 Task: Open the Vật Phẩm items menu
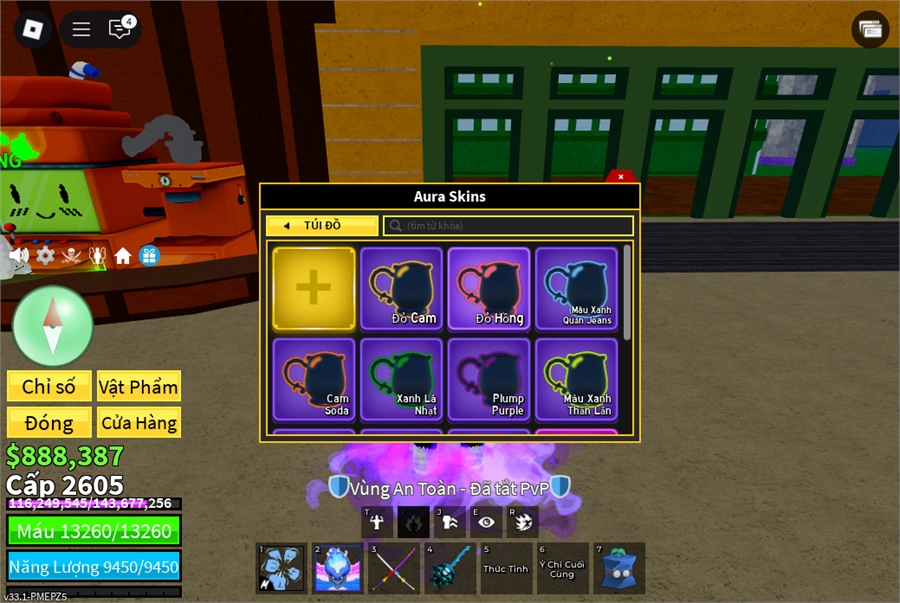(138, 387)
